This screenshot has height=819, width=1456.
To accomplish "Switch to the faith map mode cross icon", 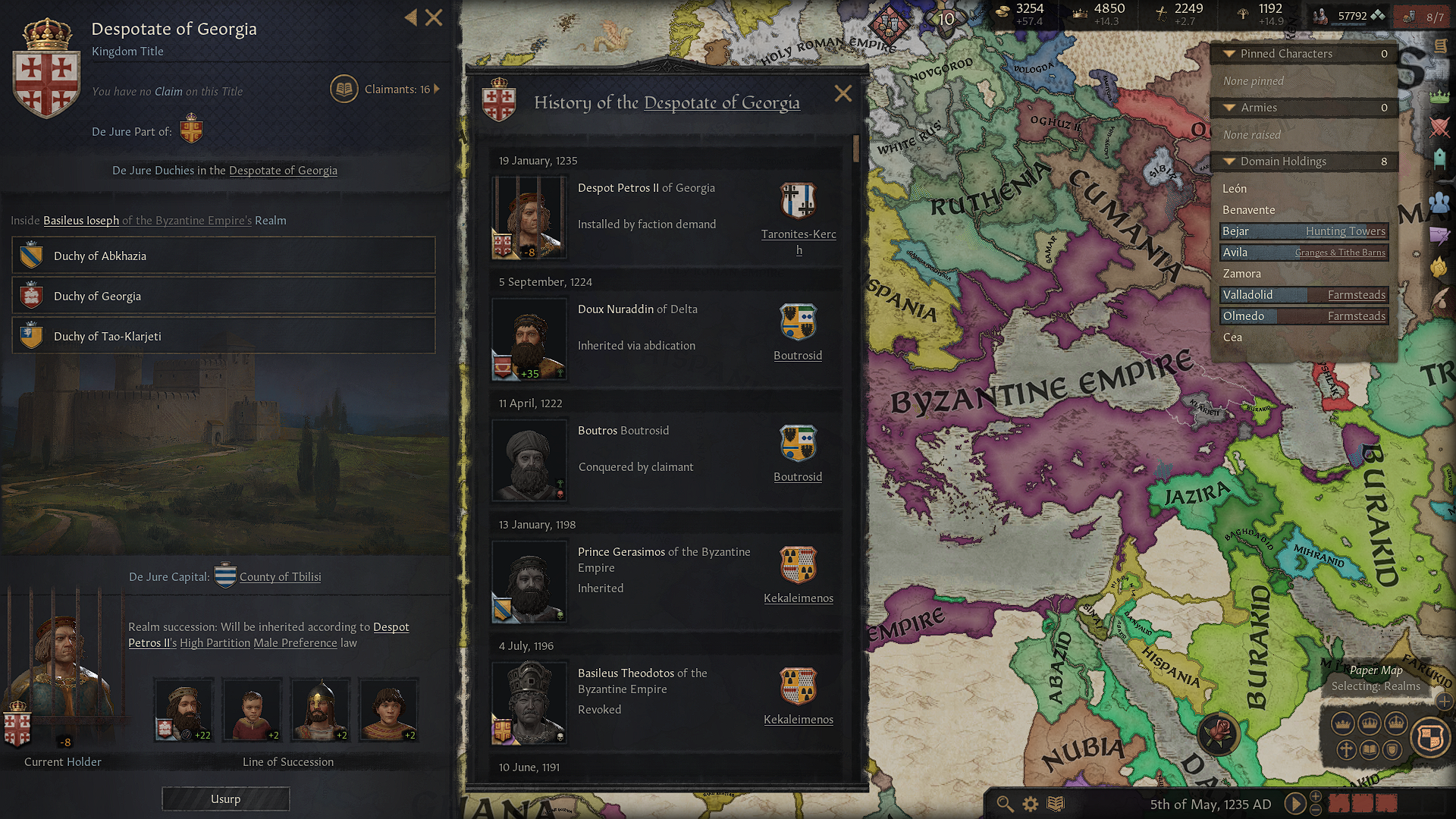I will [x=1347, y=750].
